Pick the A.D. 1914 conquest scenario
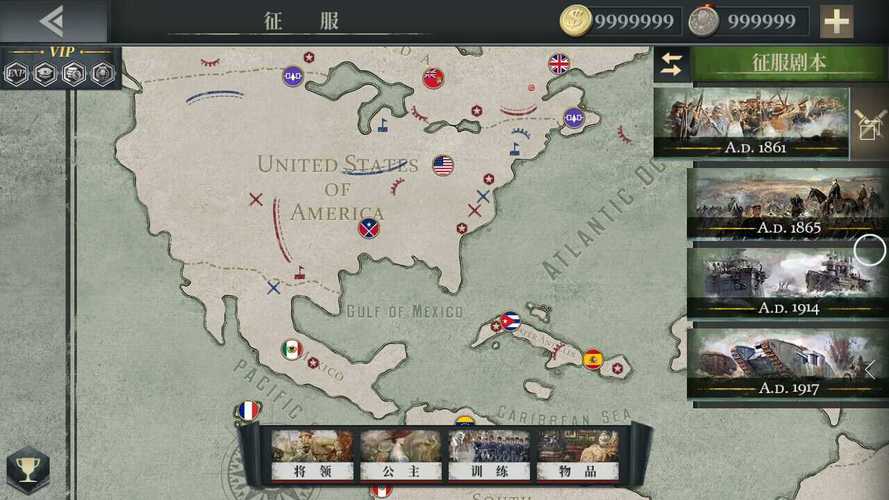This screenshot has width=889, height=500. click(x=788, y=284)
